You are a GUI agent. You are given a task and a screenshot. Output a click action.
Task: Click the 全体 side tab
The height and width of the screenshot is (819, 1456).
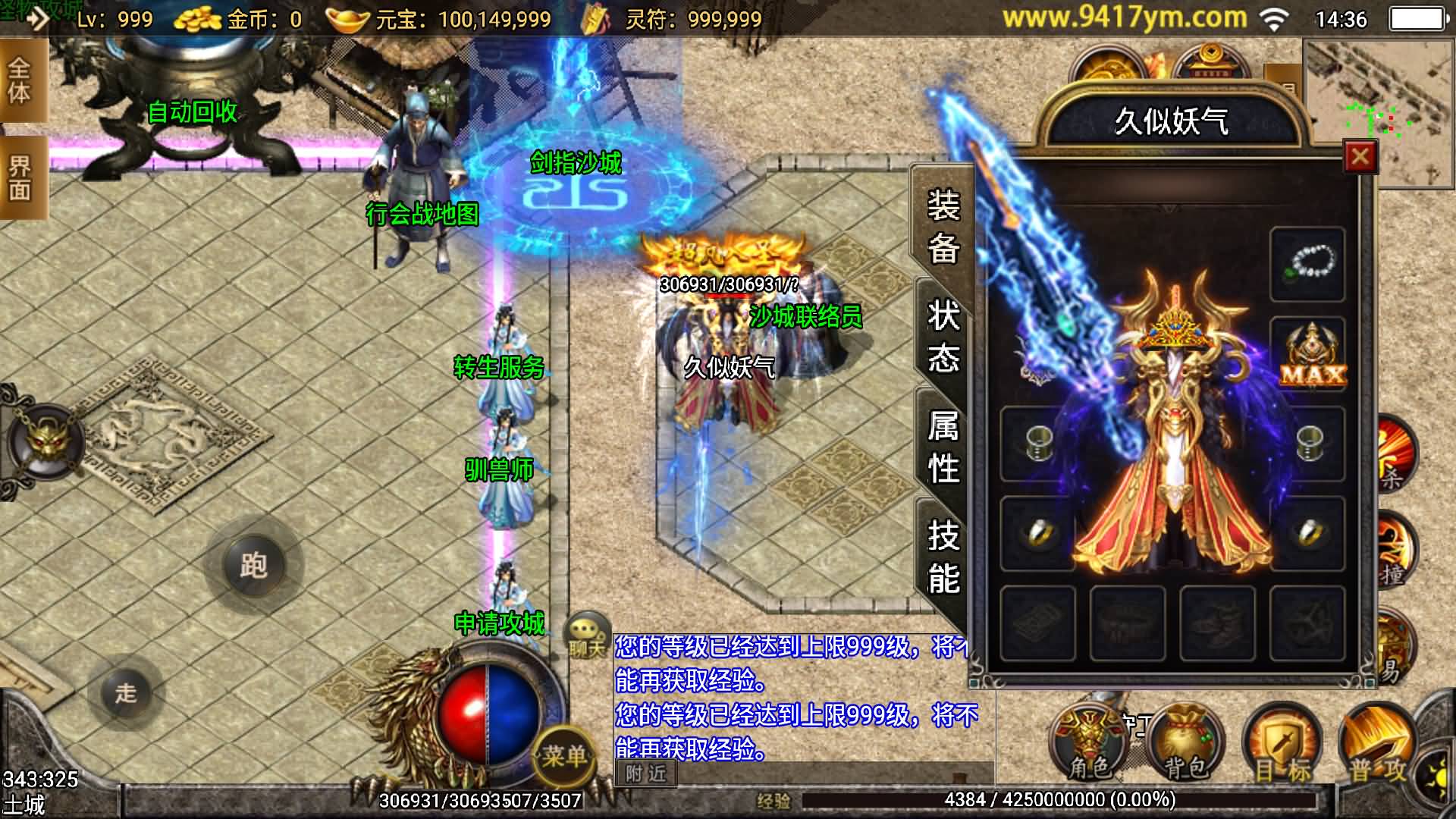click(x=20, y=81)
